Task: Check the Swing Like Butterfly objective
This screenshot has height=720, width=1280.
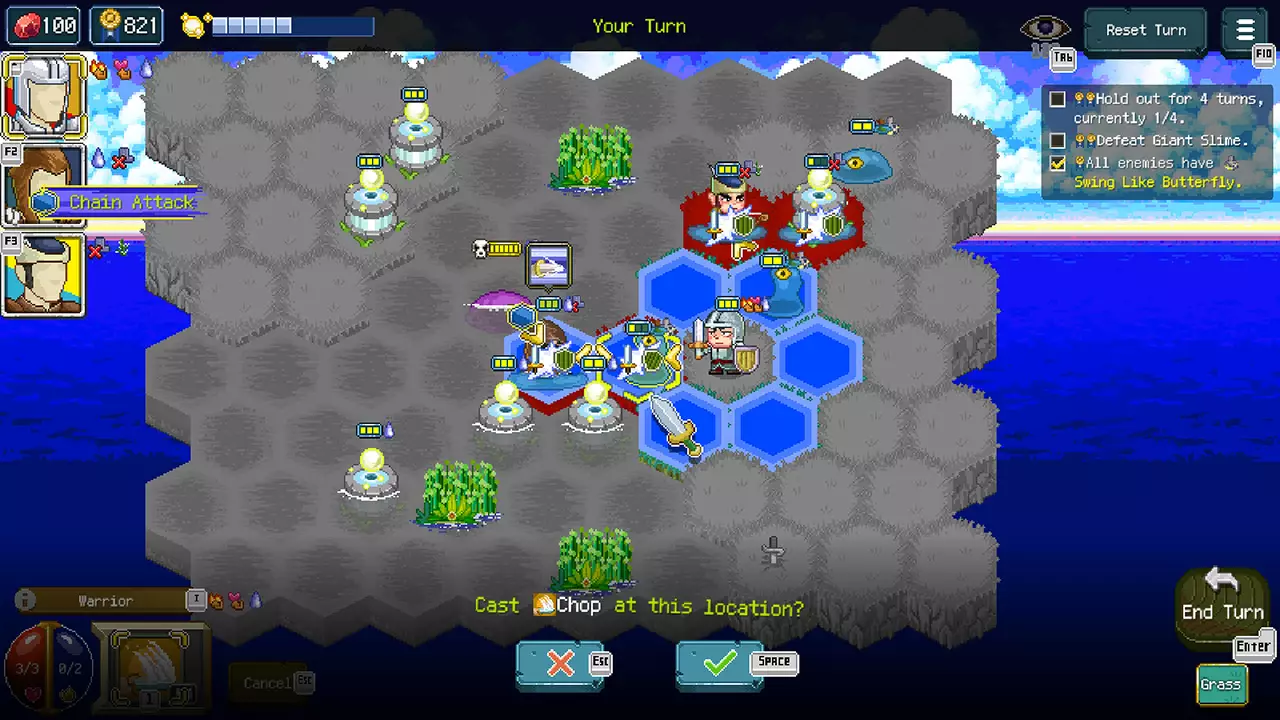Action: (x=1157, y=172)
